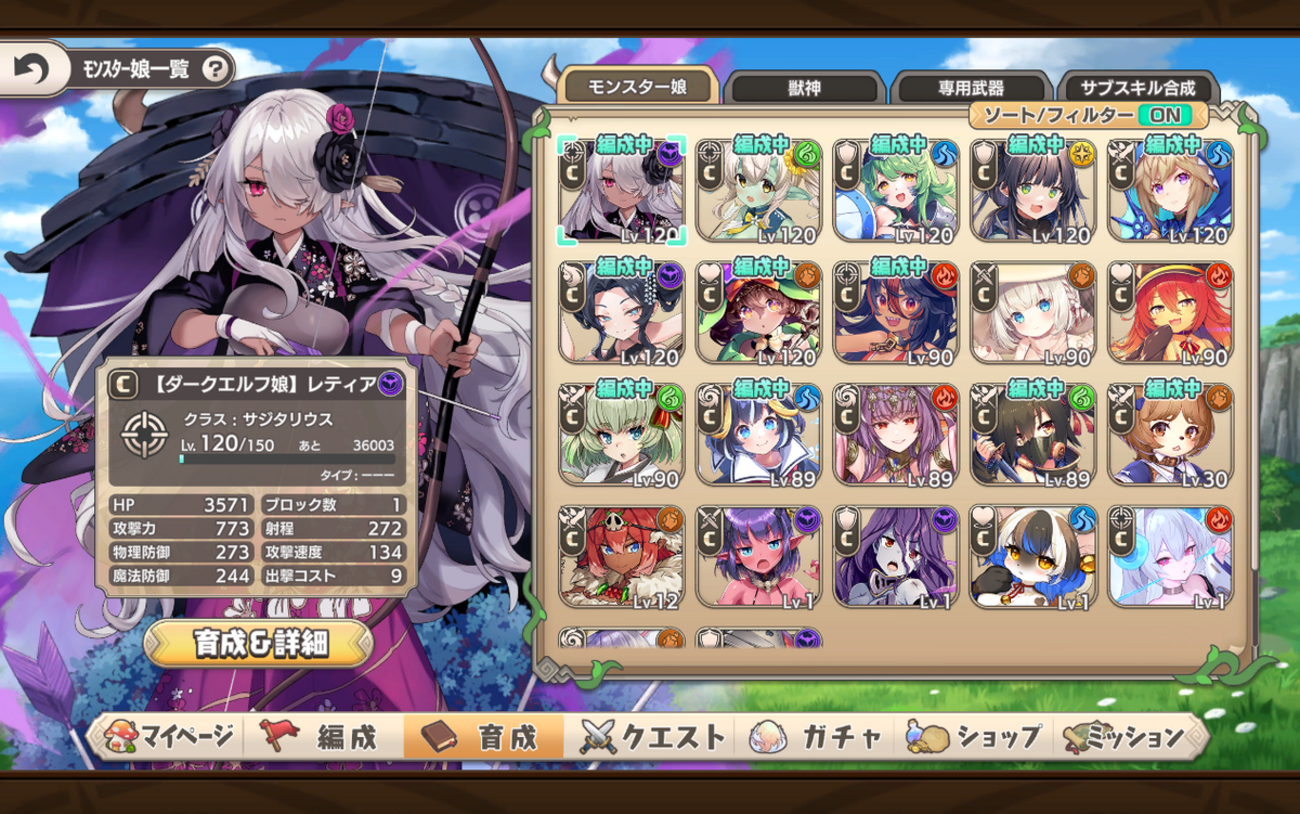Open the サブスキル合成 tab
This screenshot has width=1300, height=814.
point(1137,87)
